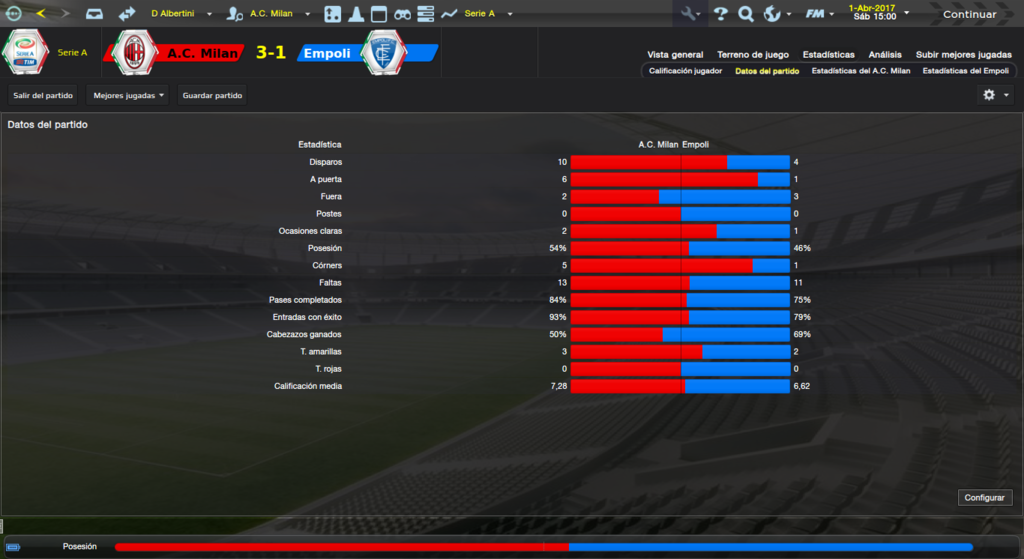Choose Subir mejores jugadas
Image resolution: width=1024 pixels, height=559 pixels.
963,55
